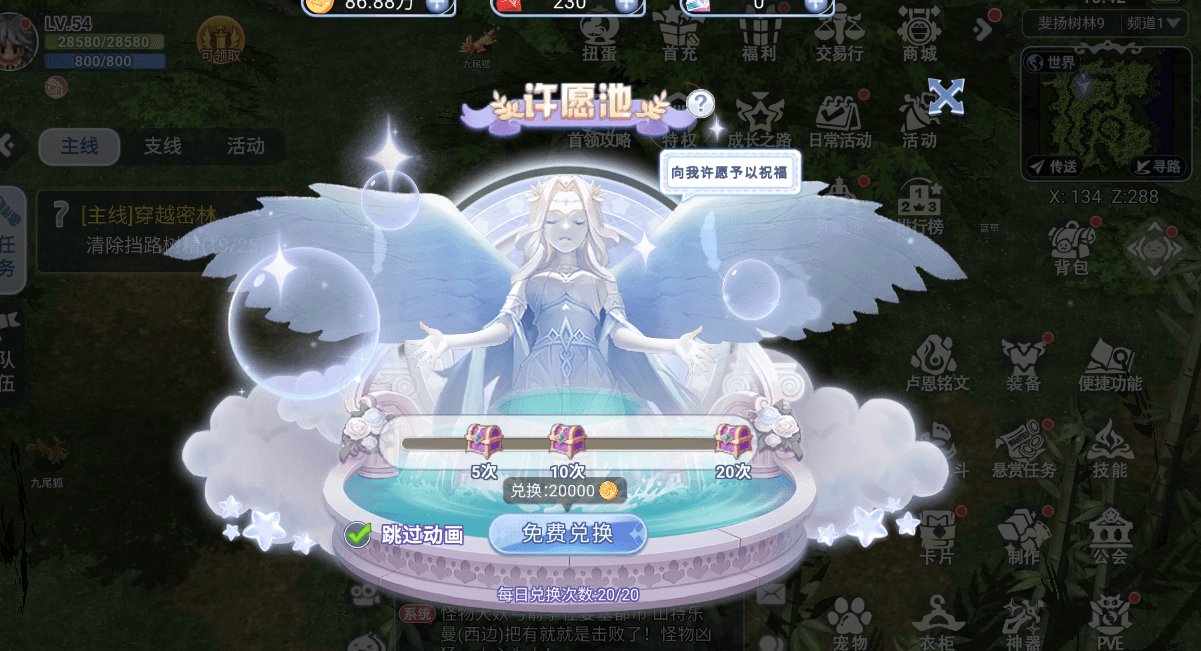
Task: Click the 传送 teleport button under minimap
Action: point(1054,166)
